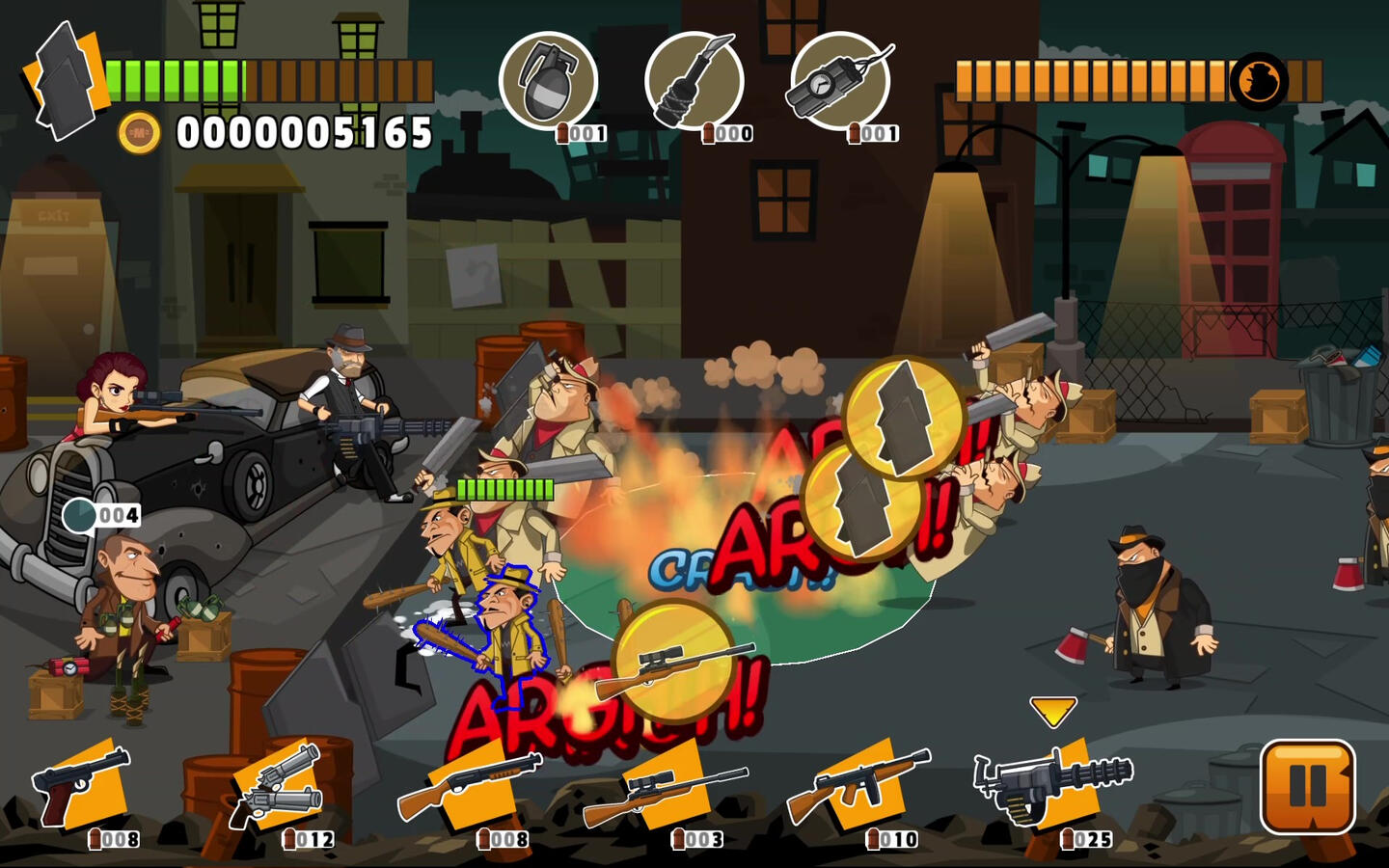Equip the minigun weapon slot

point(1051,783)
